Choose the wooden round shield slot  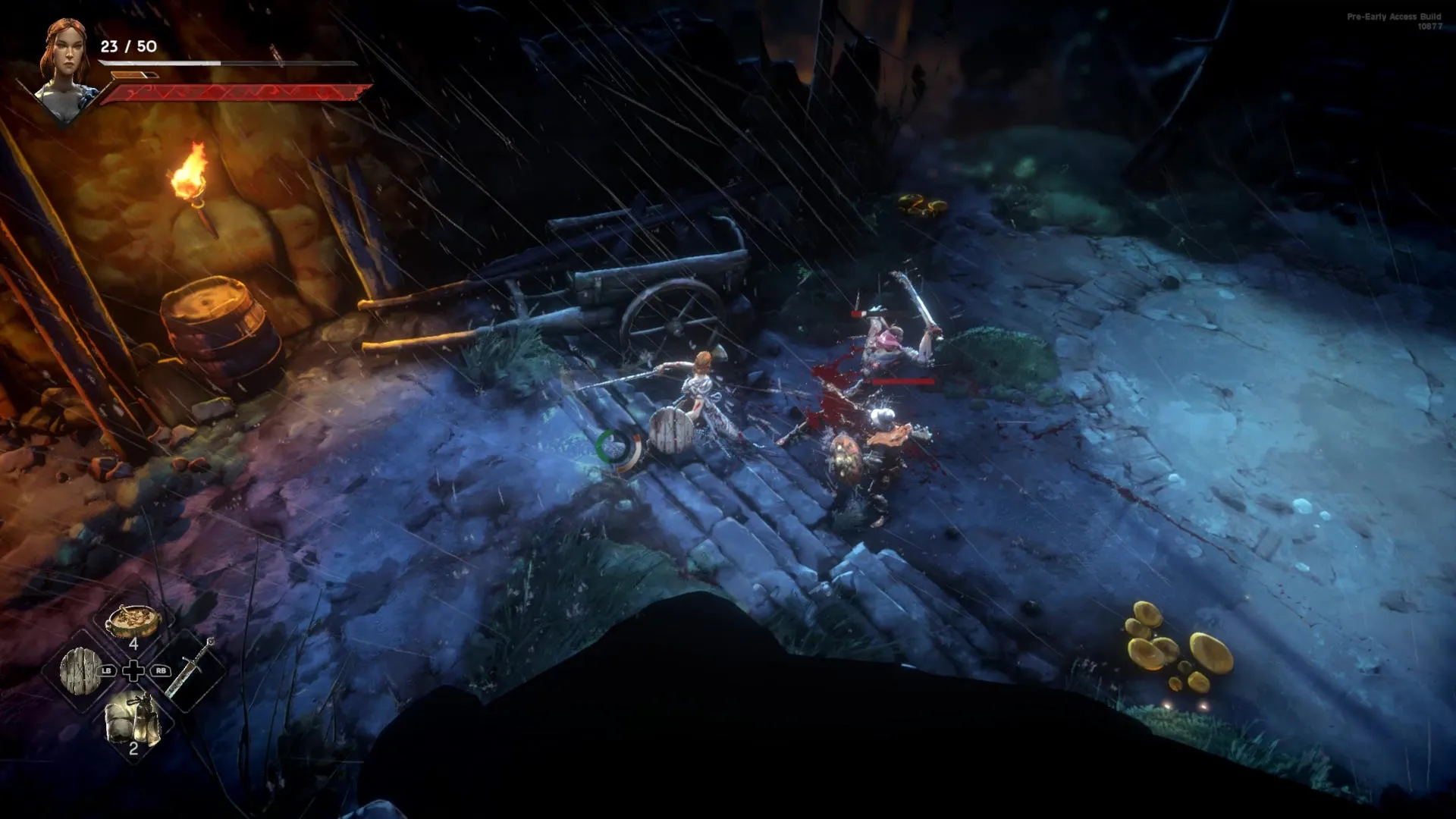click(x=81, y=670)
